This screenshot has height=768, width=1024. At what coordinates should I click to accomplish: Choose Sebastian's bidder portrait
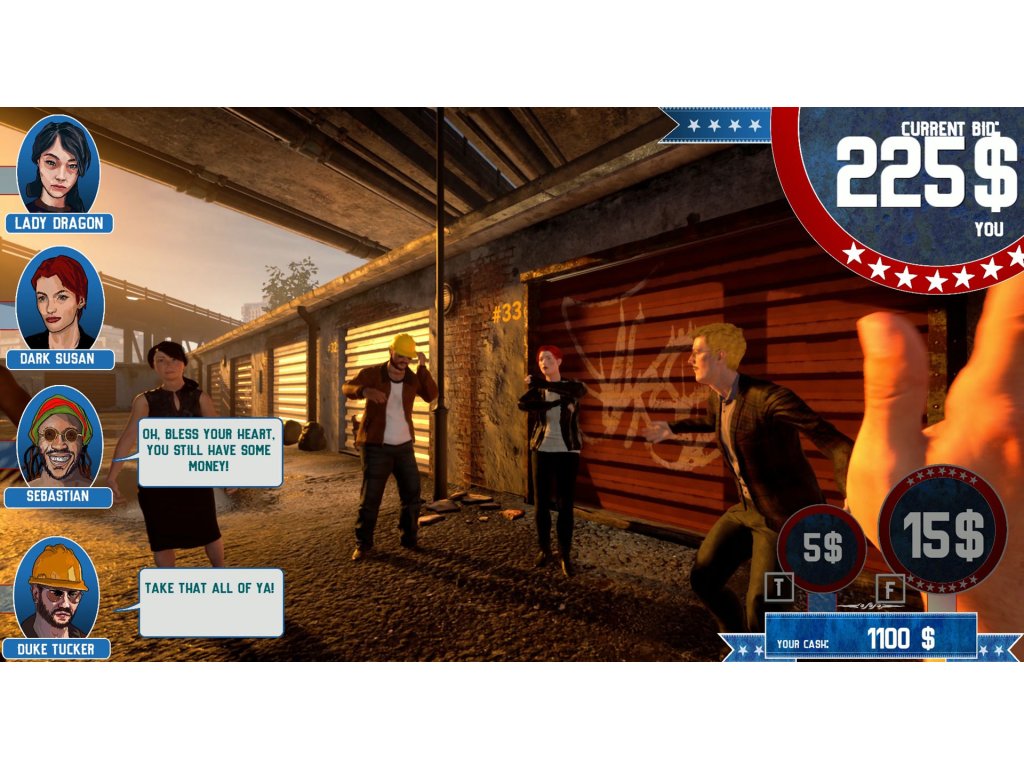pos(59,436)
